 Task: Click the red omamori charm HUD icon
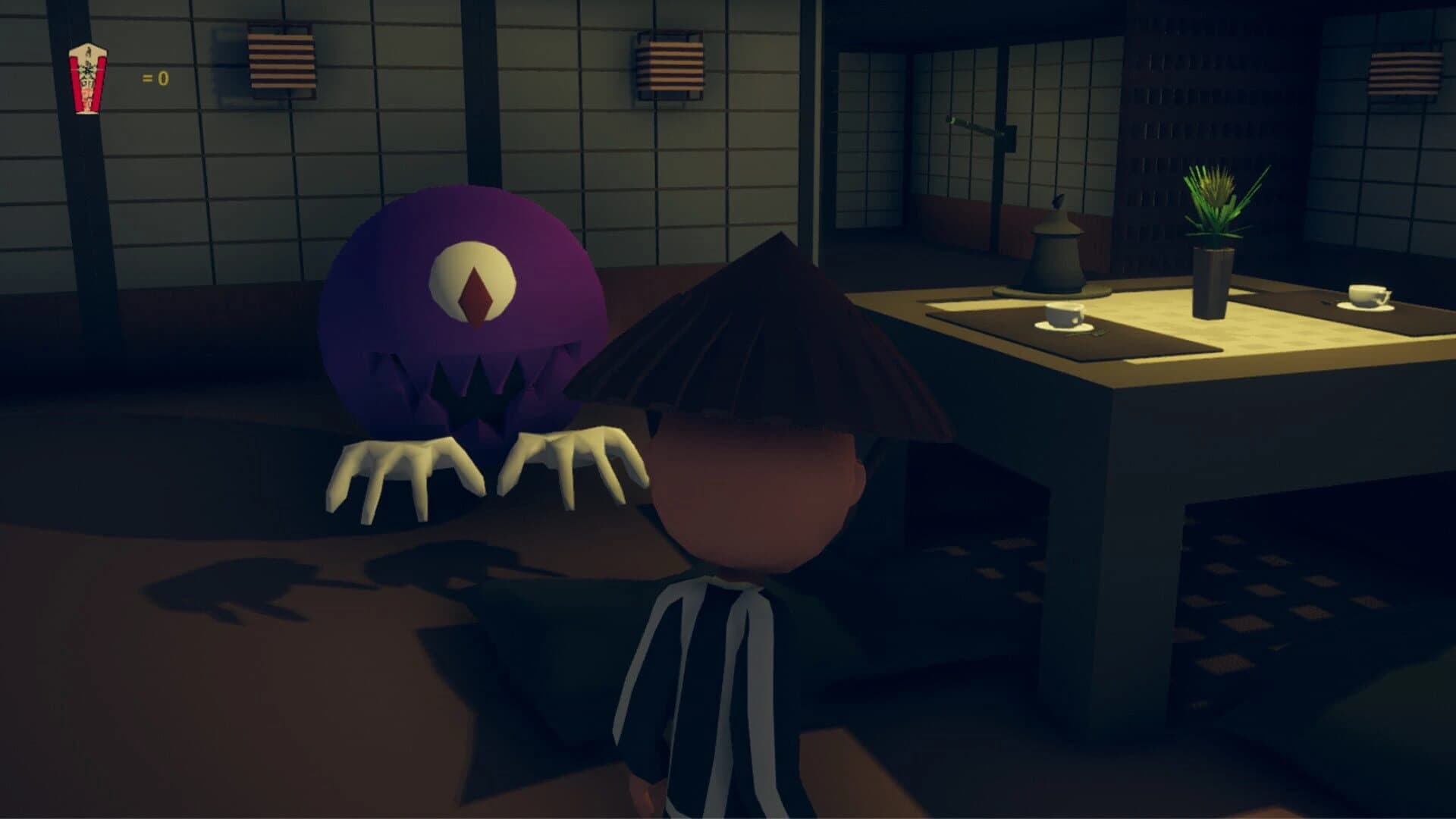[87, 78]
